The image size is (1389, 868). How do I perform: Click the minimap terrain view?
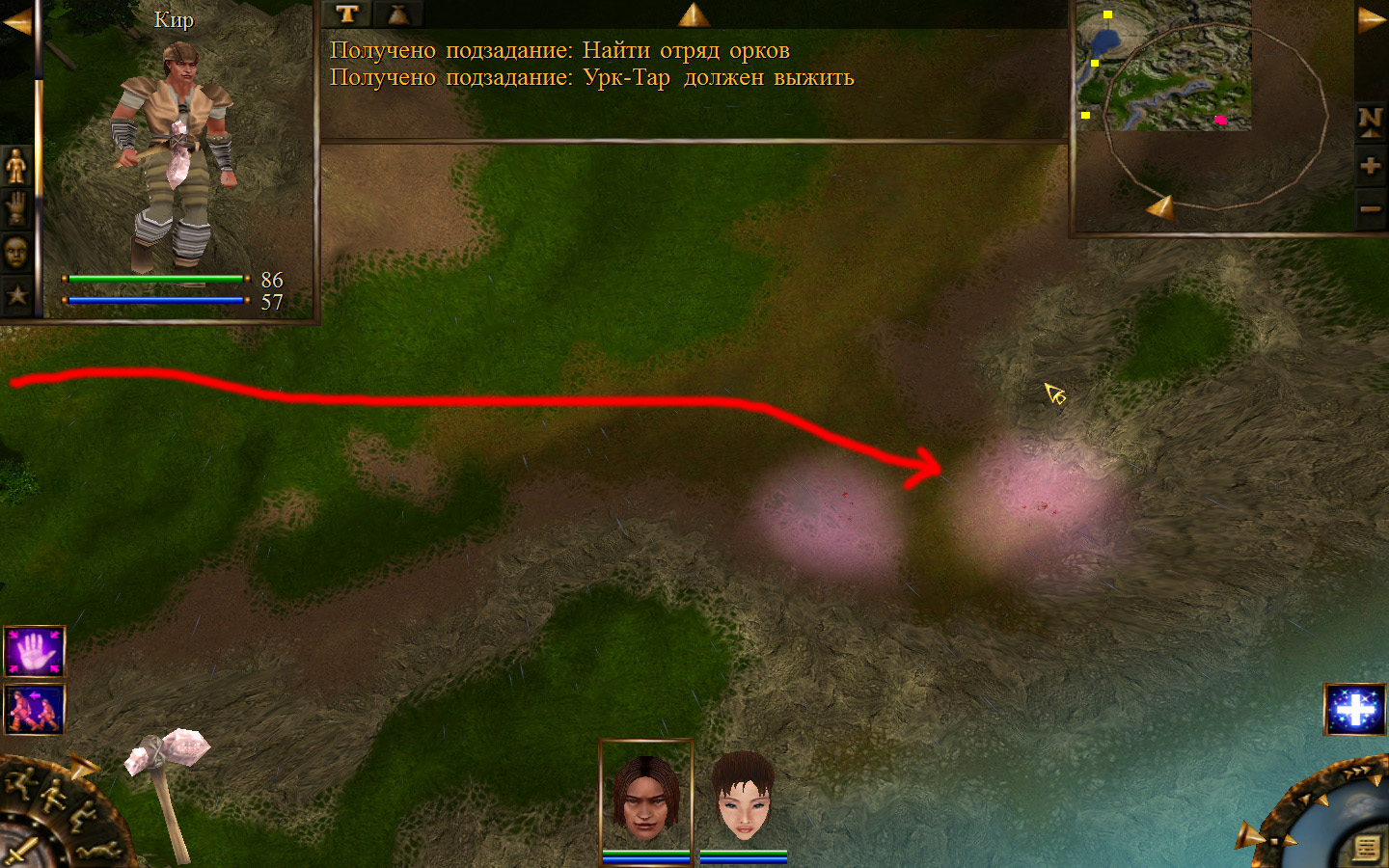click(x=1163, y=66)
